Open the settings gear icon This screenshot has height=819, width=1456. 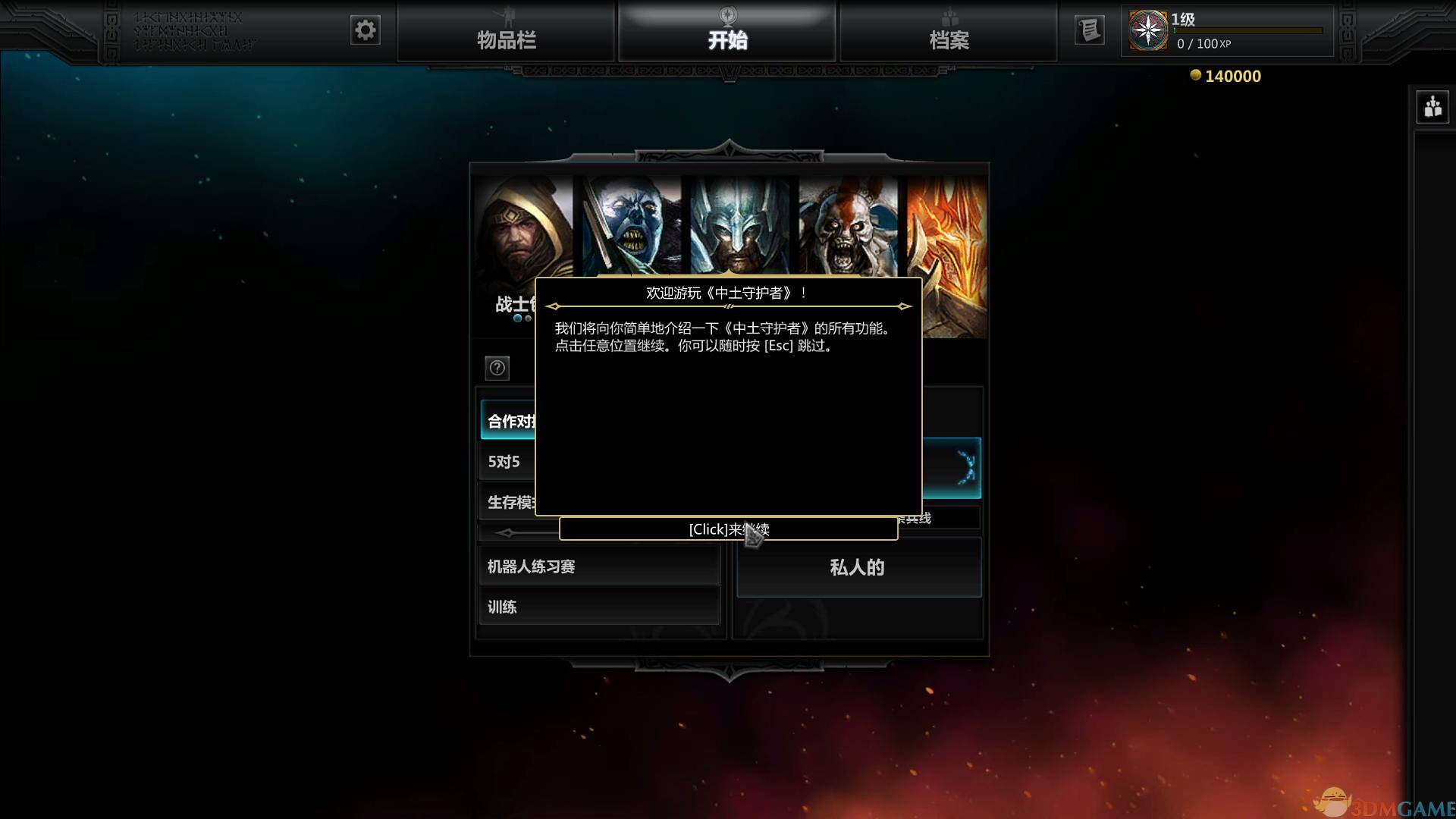[365, 30]
